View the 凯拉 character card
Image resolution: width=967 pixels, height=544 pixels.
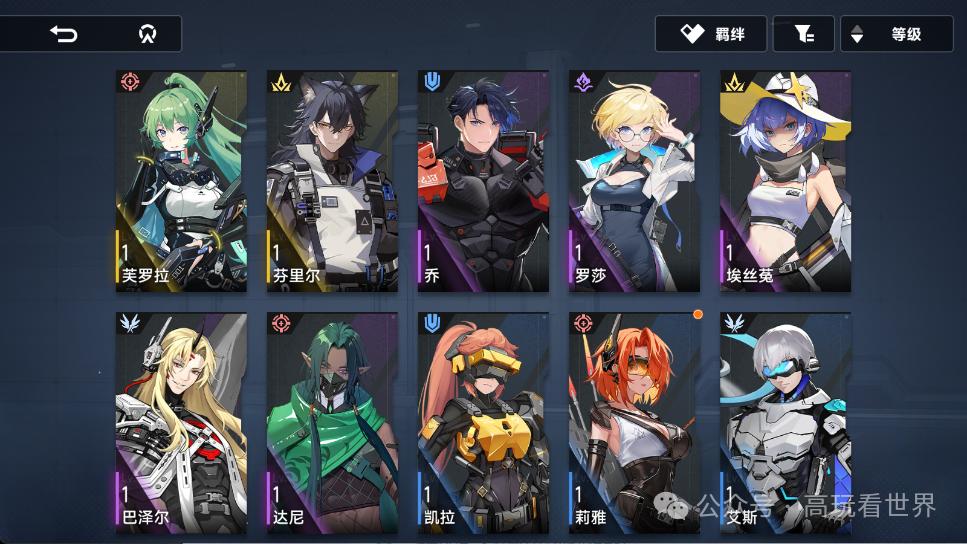pos(483,420)
